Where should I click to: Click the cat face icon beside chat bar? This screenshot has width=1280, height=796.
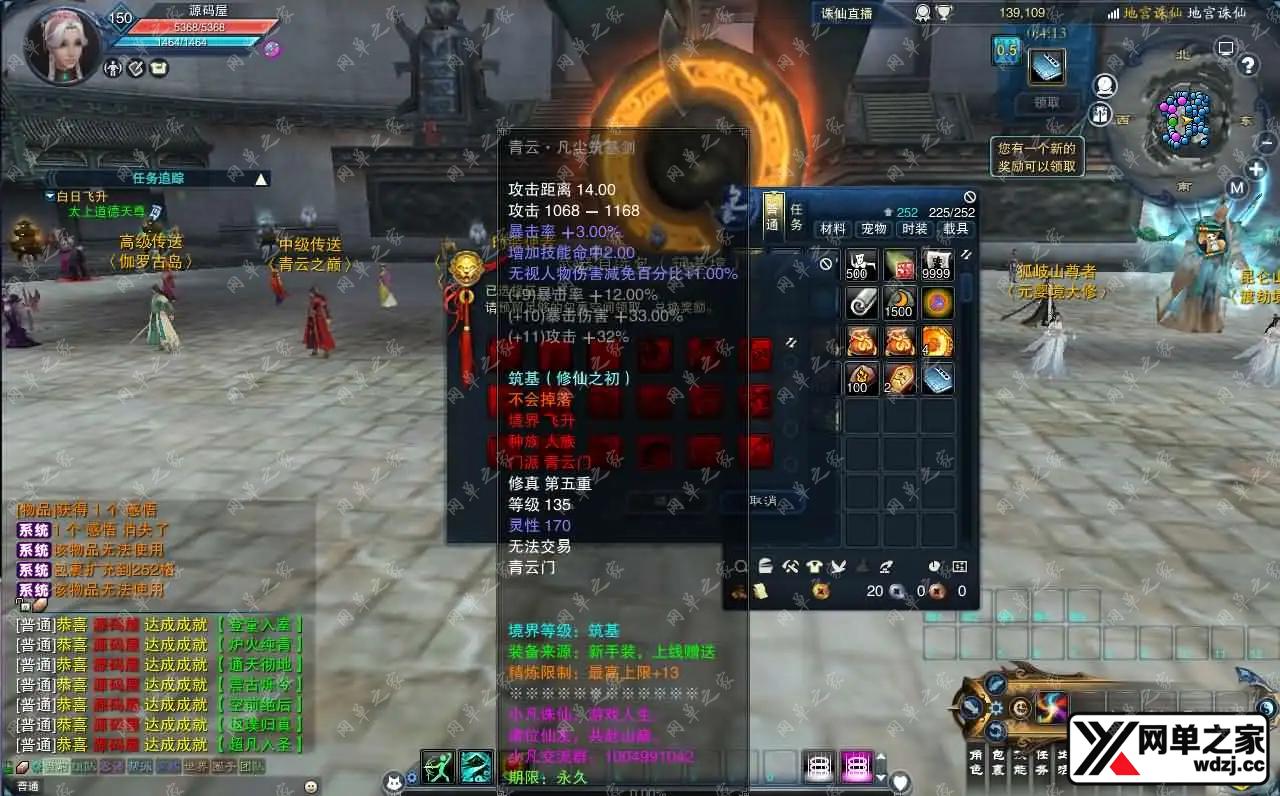pyautogui.click(x=392, y=783)
